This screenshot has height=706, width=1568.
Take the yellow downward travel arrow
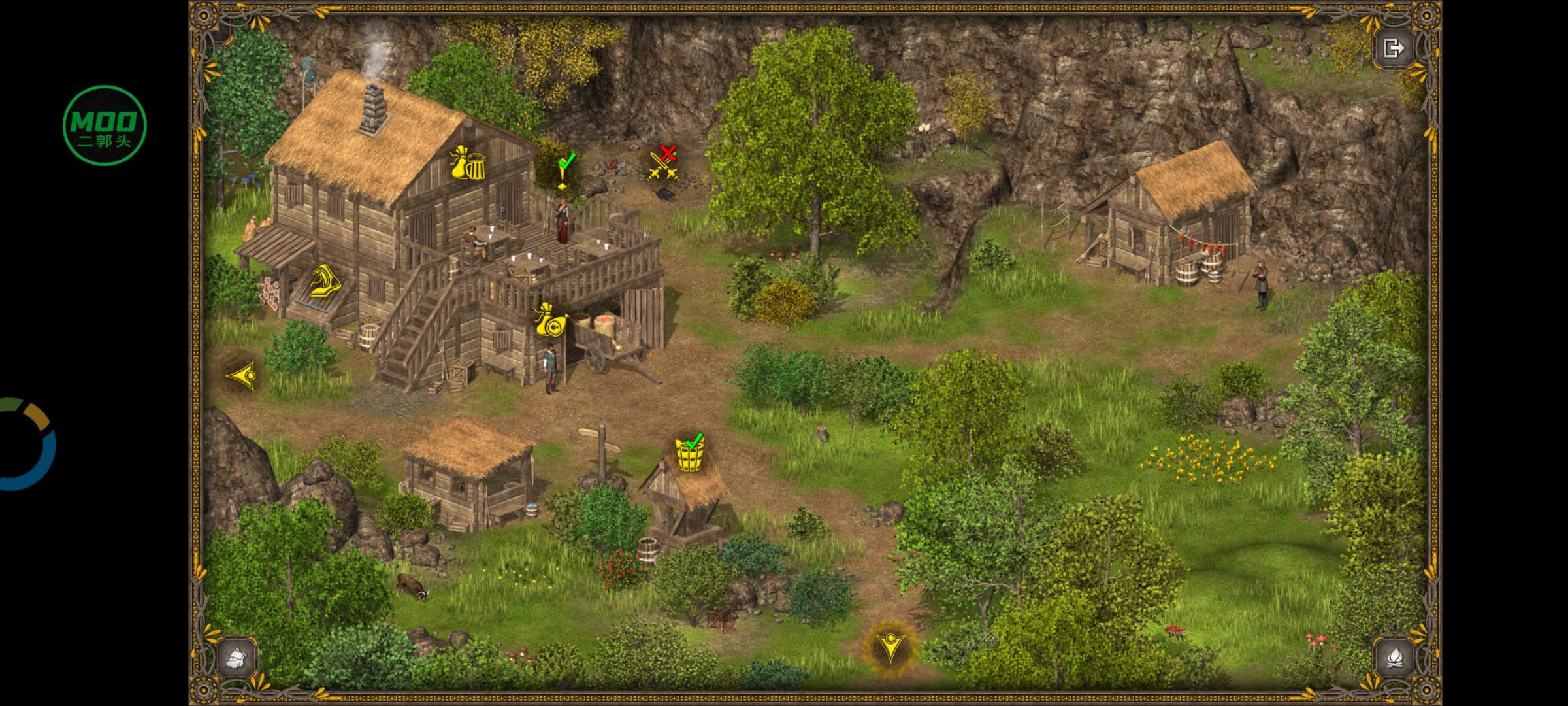[x=890, y=647]
